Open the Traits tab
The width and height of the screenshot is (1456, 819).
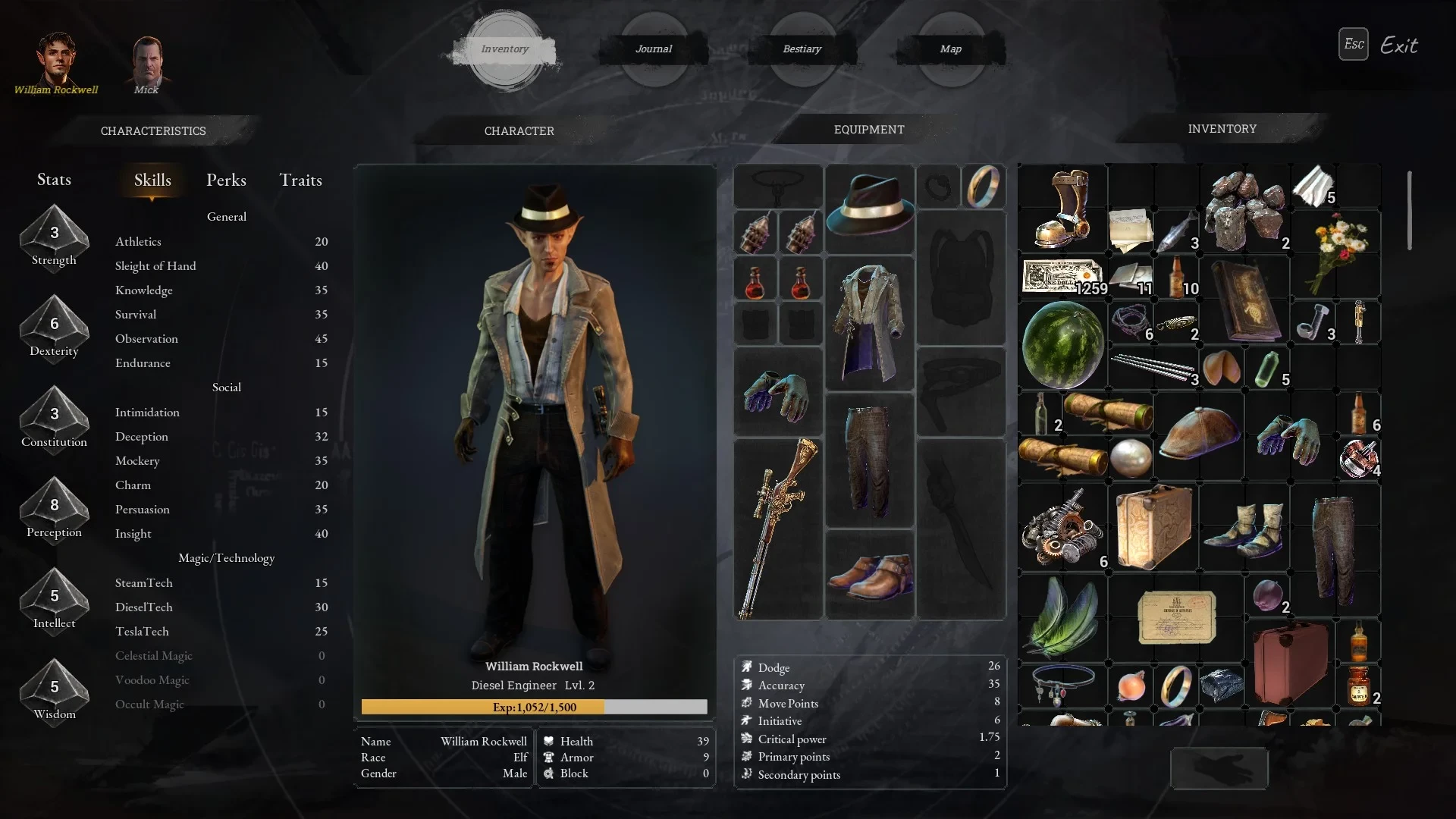click(x=300, y=180)
